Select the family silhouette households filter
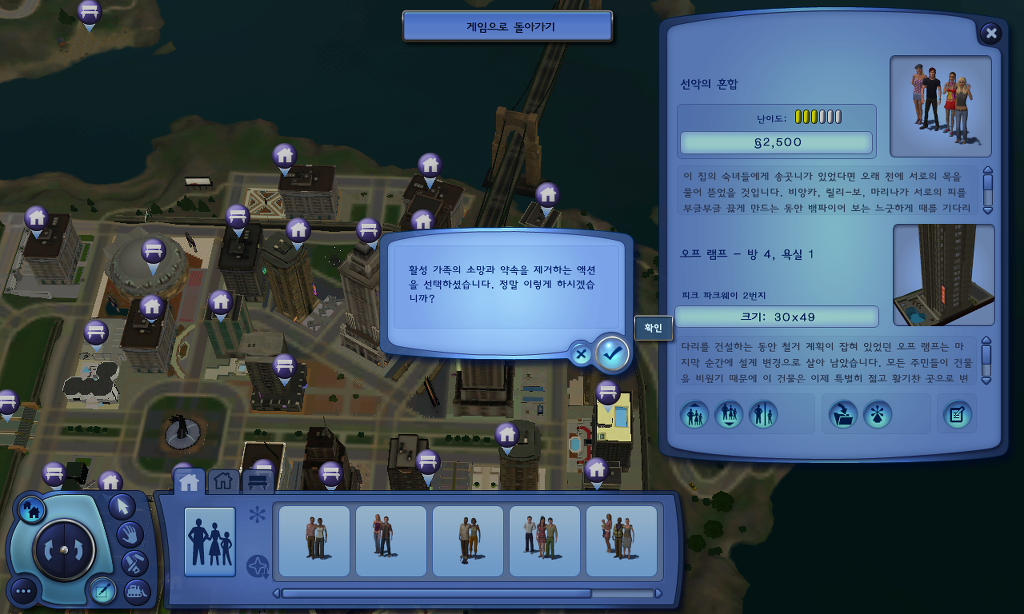 pyautogui.click(x=210, y=541)
